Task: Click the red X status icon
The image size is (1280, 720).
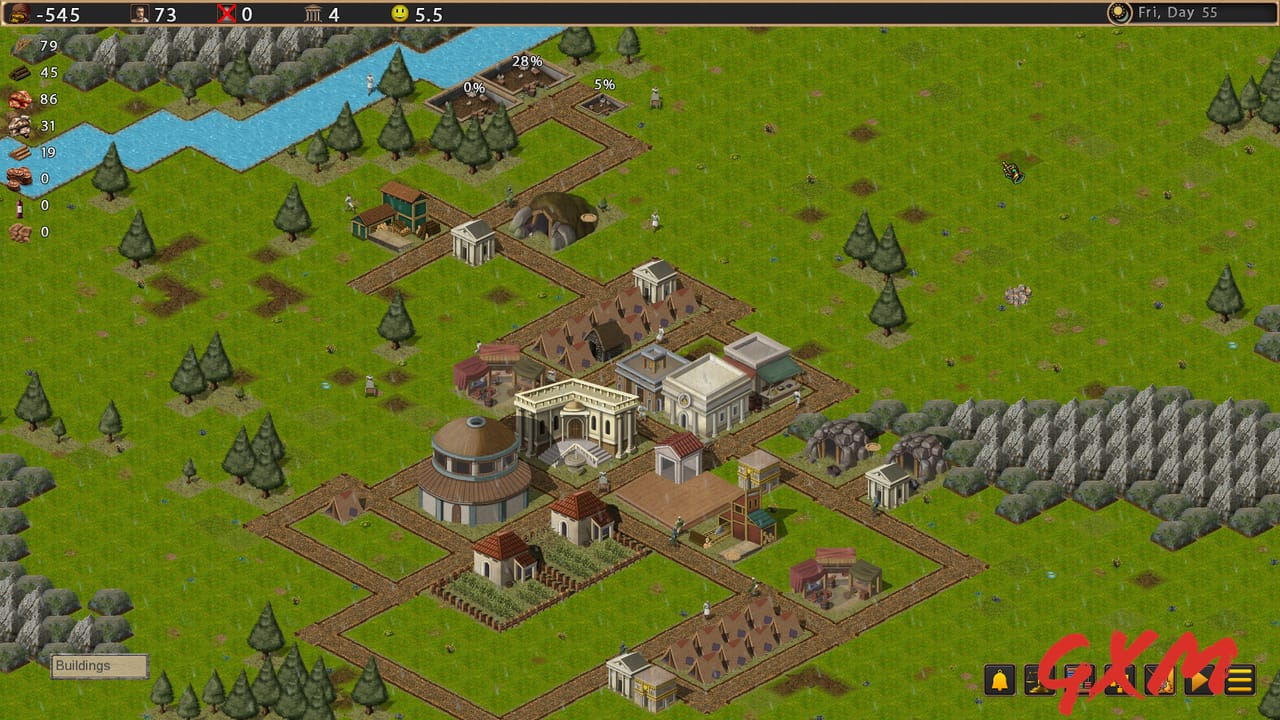Action: coord(225,14)
